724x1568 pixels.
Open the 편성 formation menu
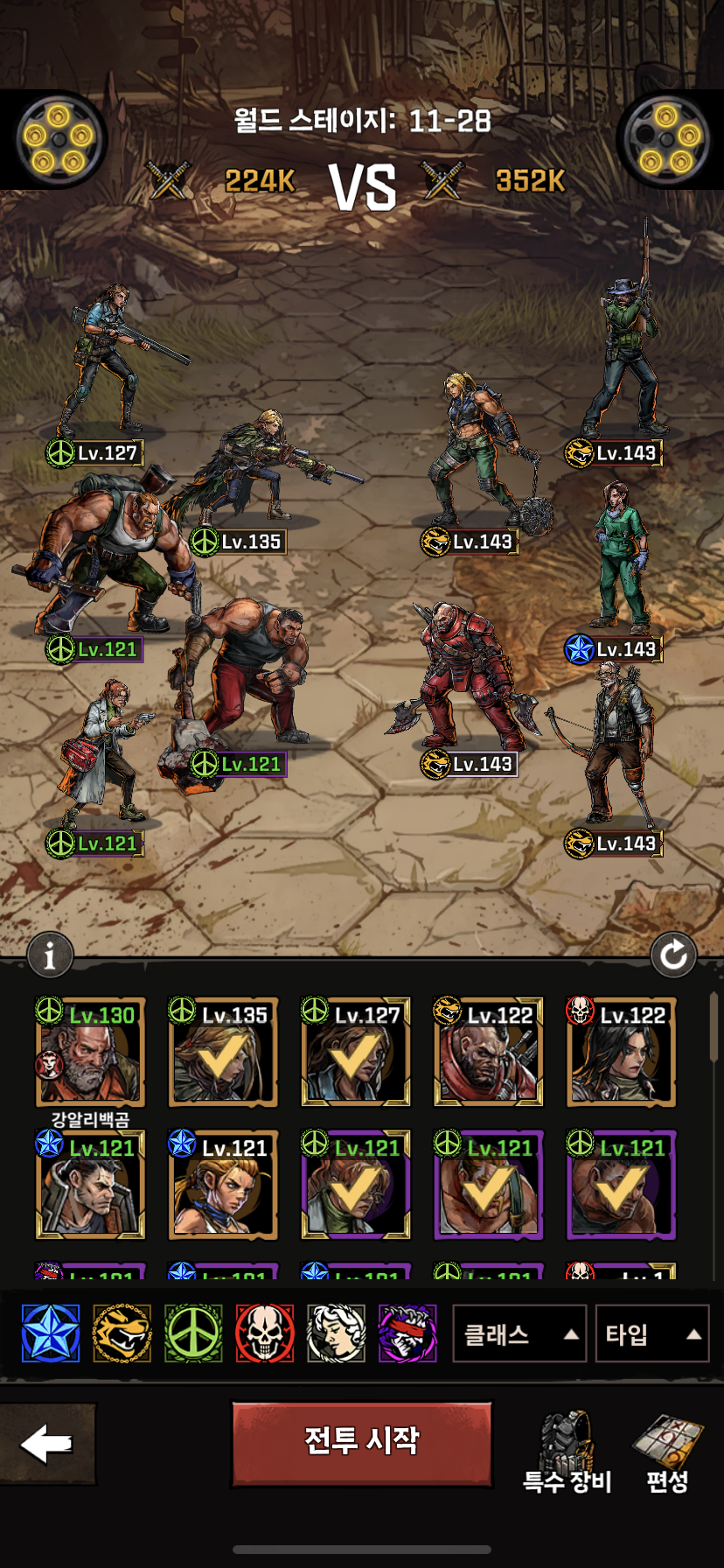(667, 1451)
